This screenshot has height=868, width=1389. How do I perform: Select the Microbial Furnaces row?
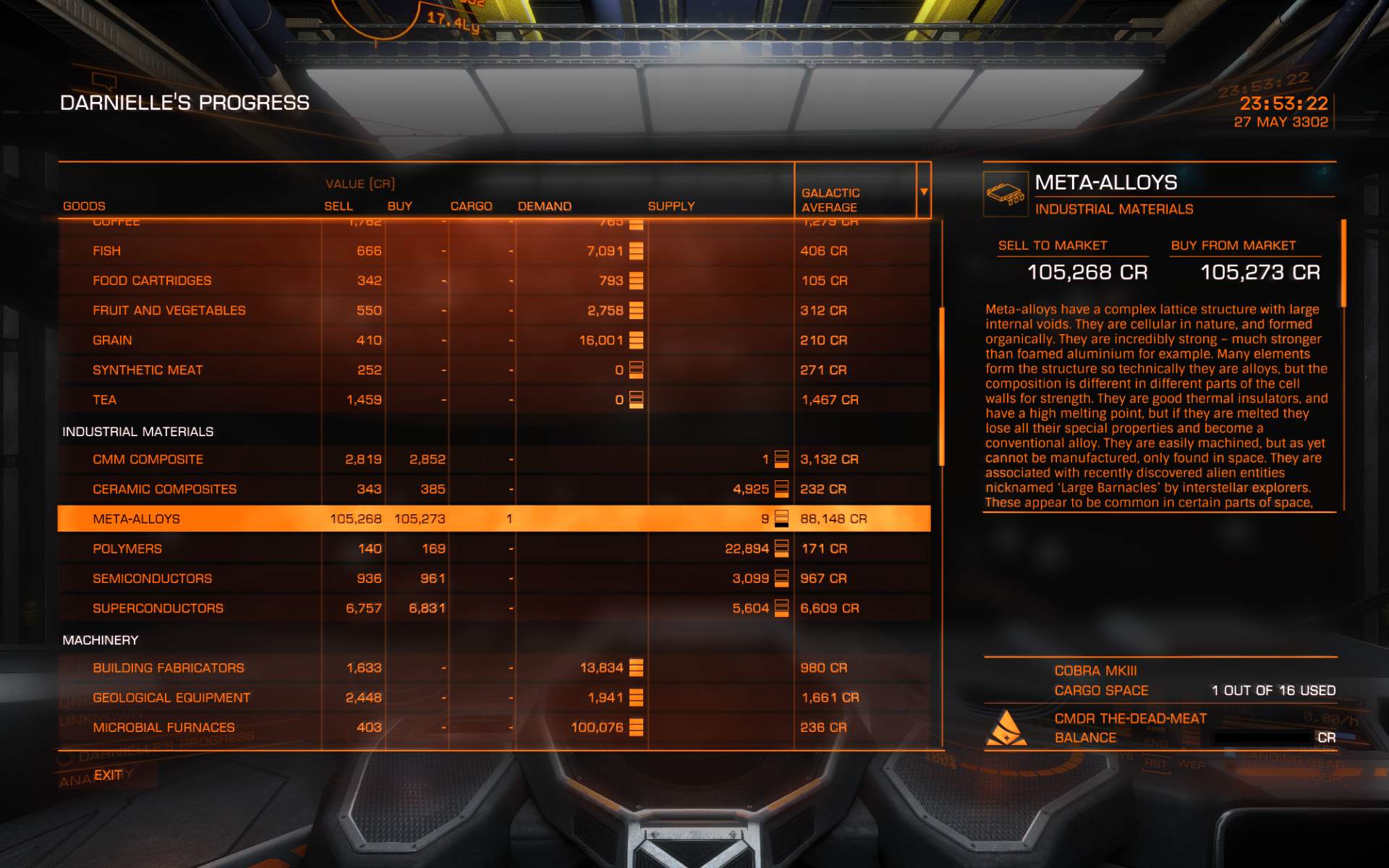point(163,728)
